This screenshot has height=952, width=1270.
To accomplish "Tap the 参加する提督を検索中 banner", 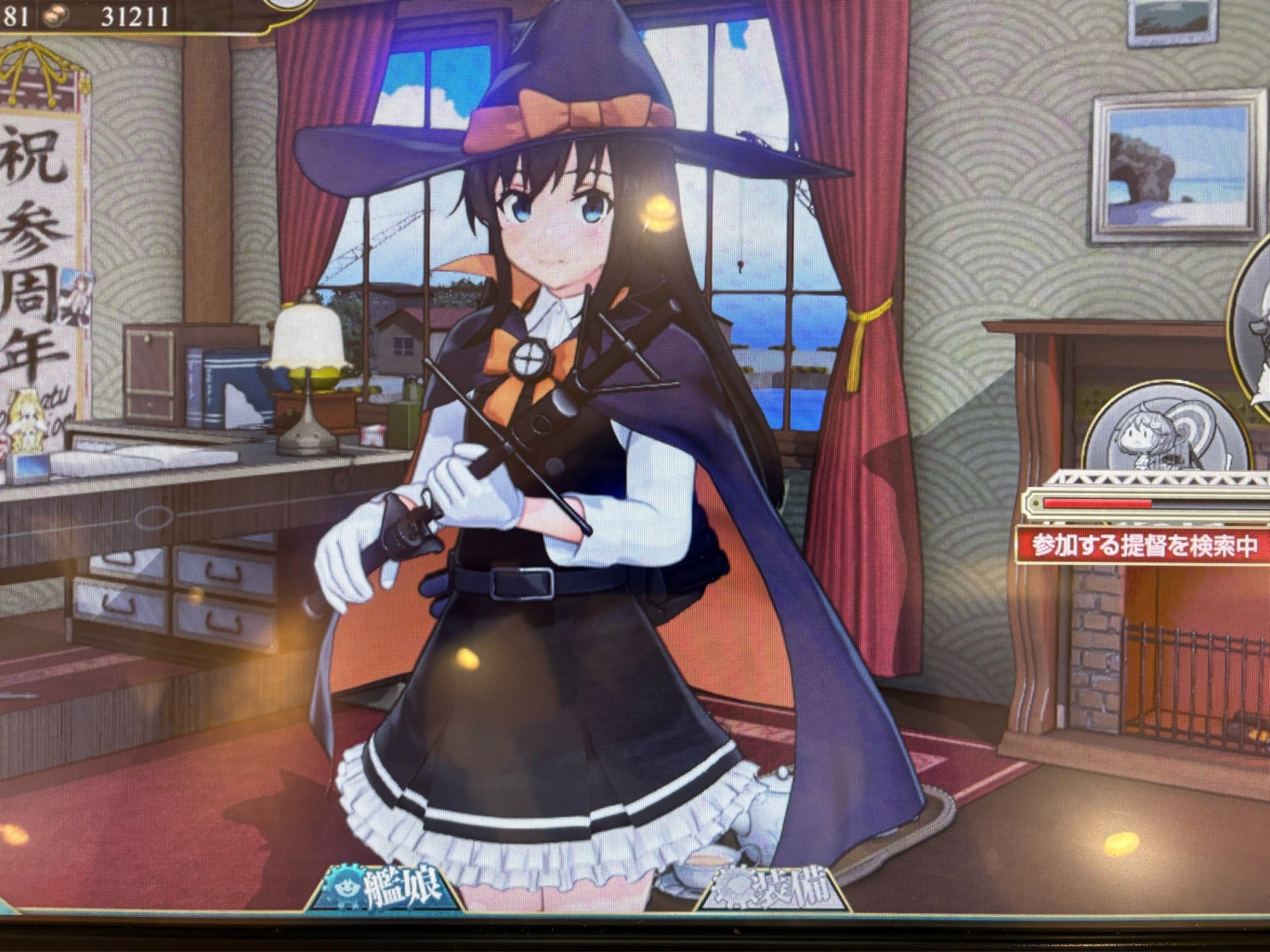I will coord(1143,545).
